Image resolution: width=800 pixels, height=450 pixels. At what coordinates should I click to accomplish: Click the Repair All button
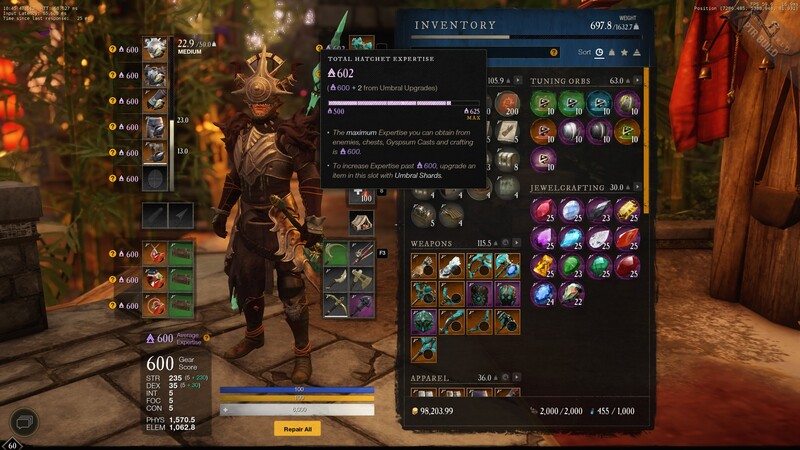pos(297,428)
